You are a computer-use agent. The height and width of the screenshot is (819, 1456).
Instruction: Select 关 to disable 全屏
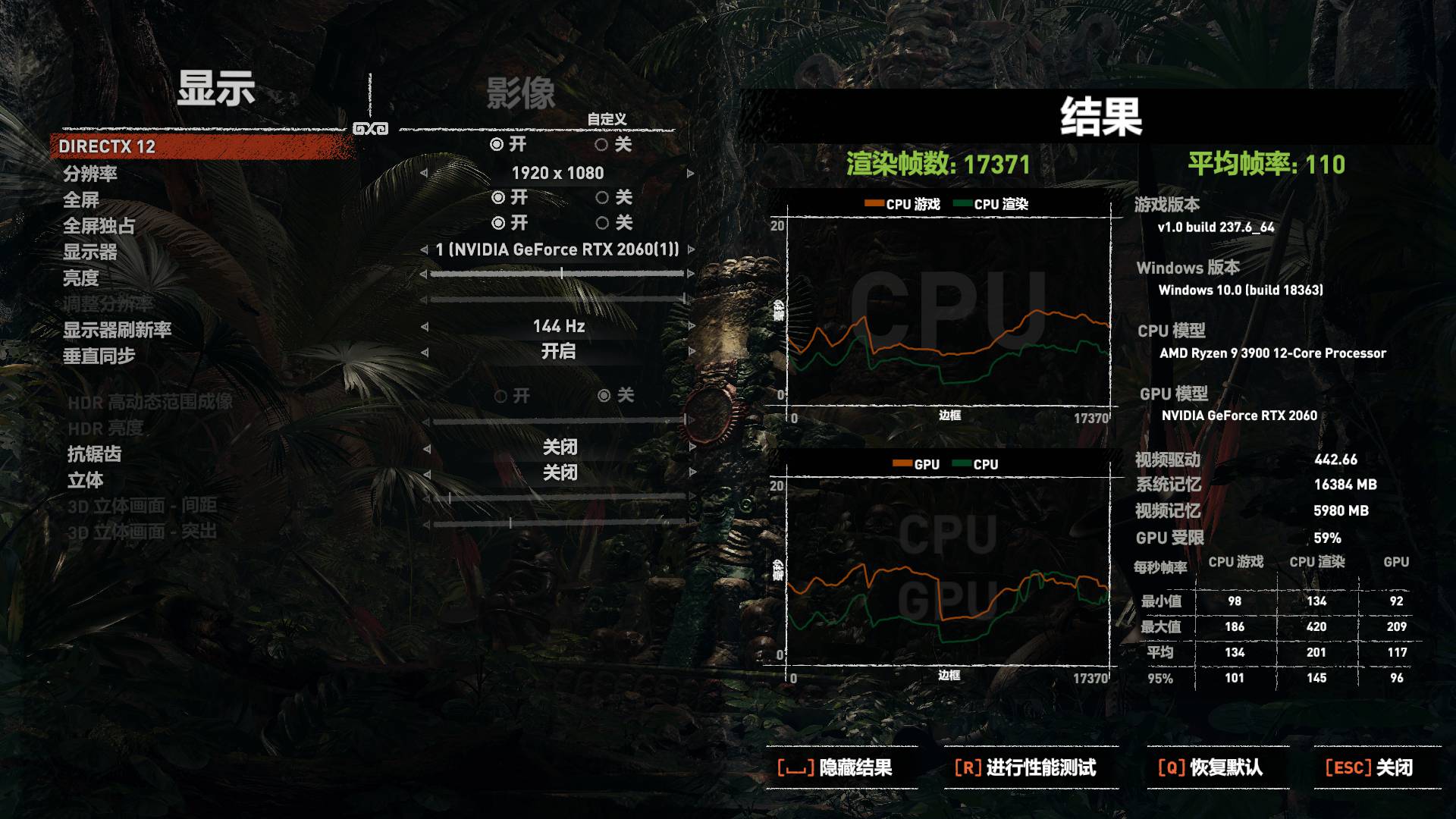[x=614, y=199]
